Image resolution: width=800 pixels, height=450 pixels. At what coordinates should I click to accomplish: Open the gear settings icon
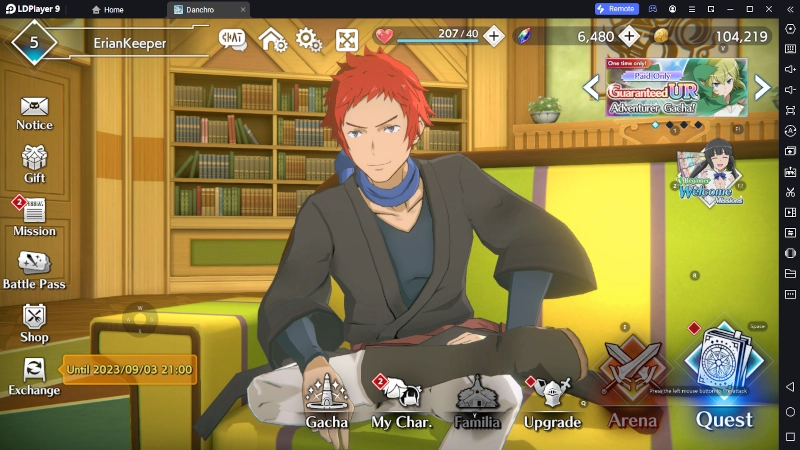click(308, 40)
